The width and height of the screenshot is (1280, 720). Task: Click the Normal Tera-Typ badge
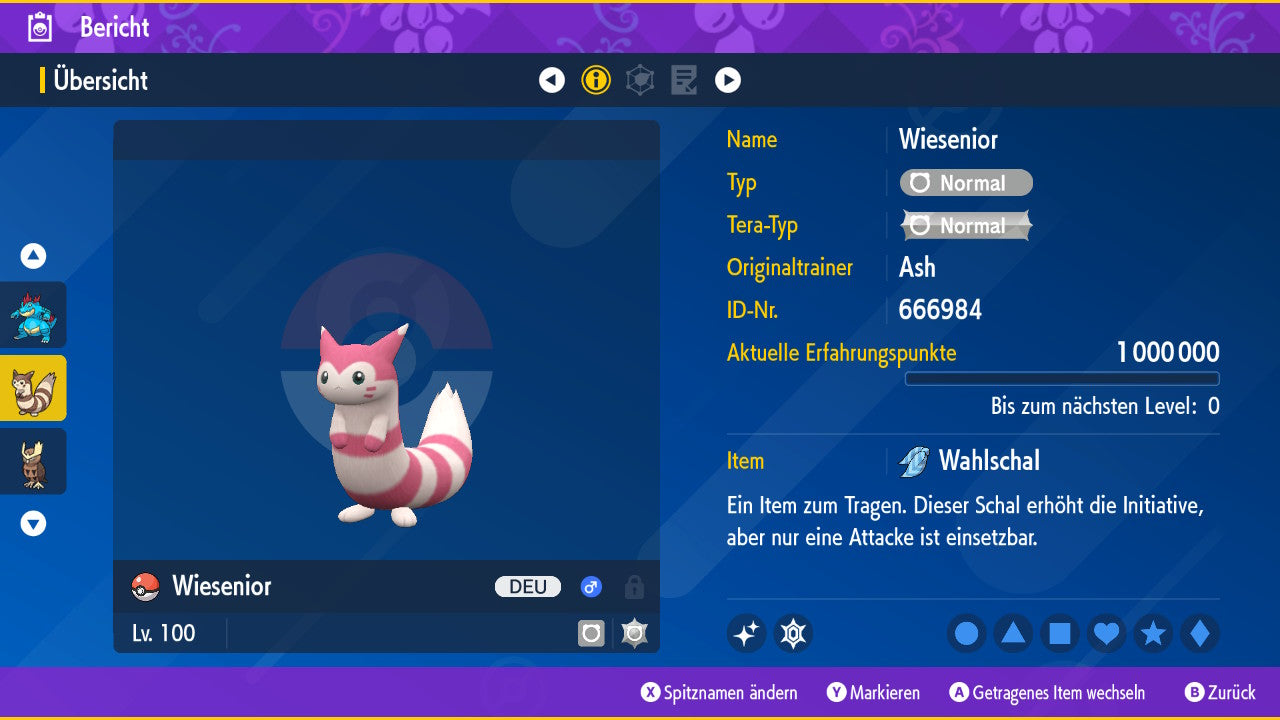click(966, 226)
